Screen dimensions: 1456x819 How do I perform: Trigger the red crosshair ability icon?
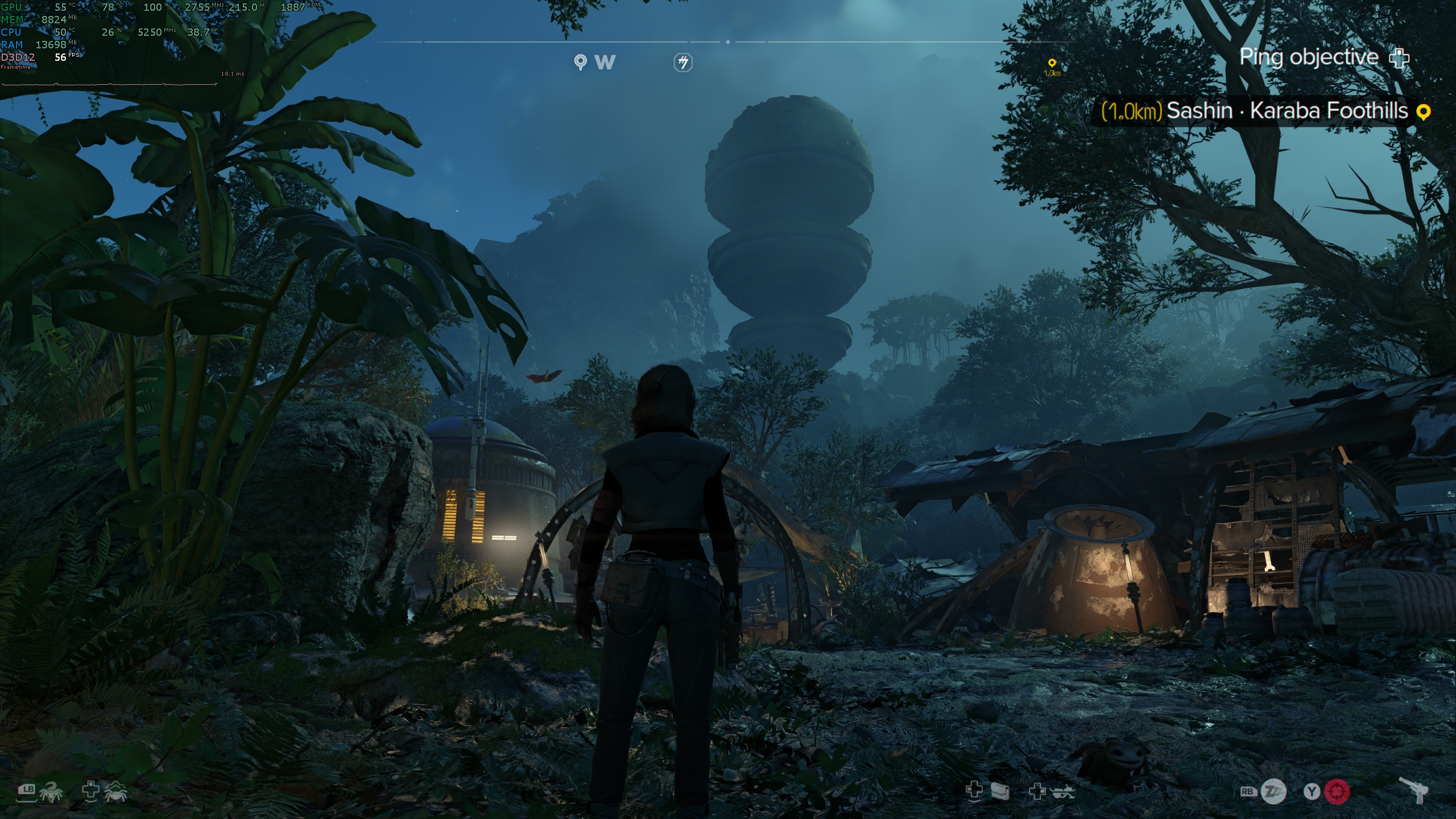tap(1337, 791)
